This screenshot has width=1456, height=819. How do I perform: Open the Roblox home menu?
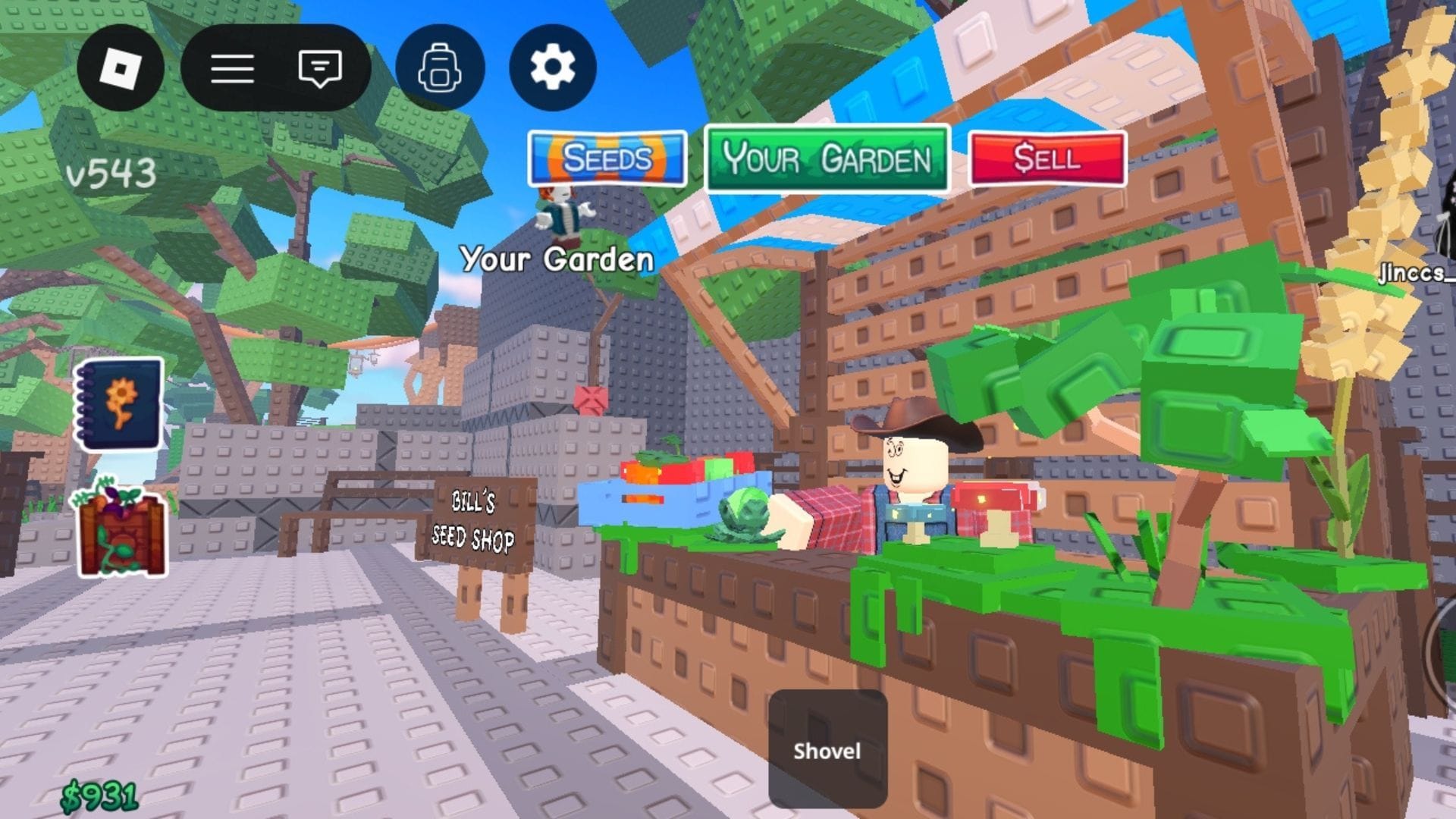coord(121,68)
